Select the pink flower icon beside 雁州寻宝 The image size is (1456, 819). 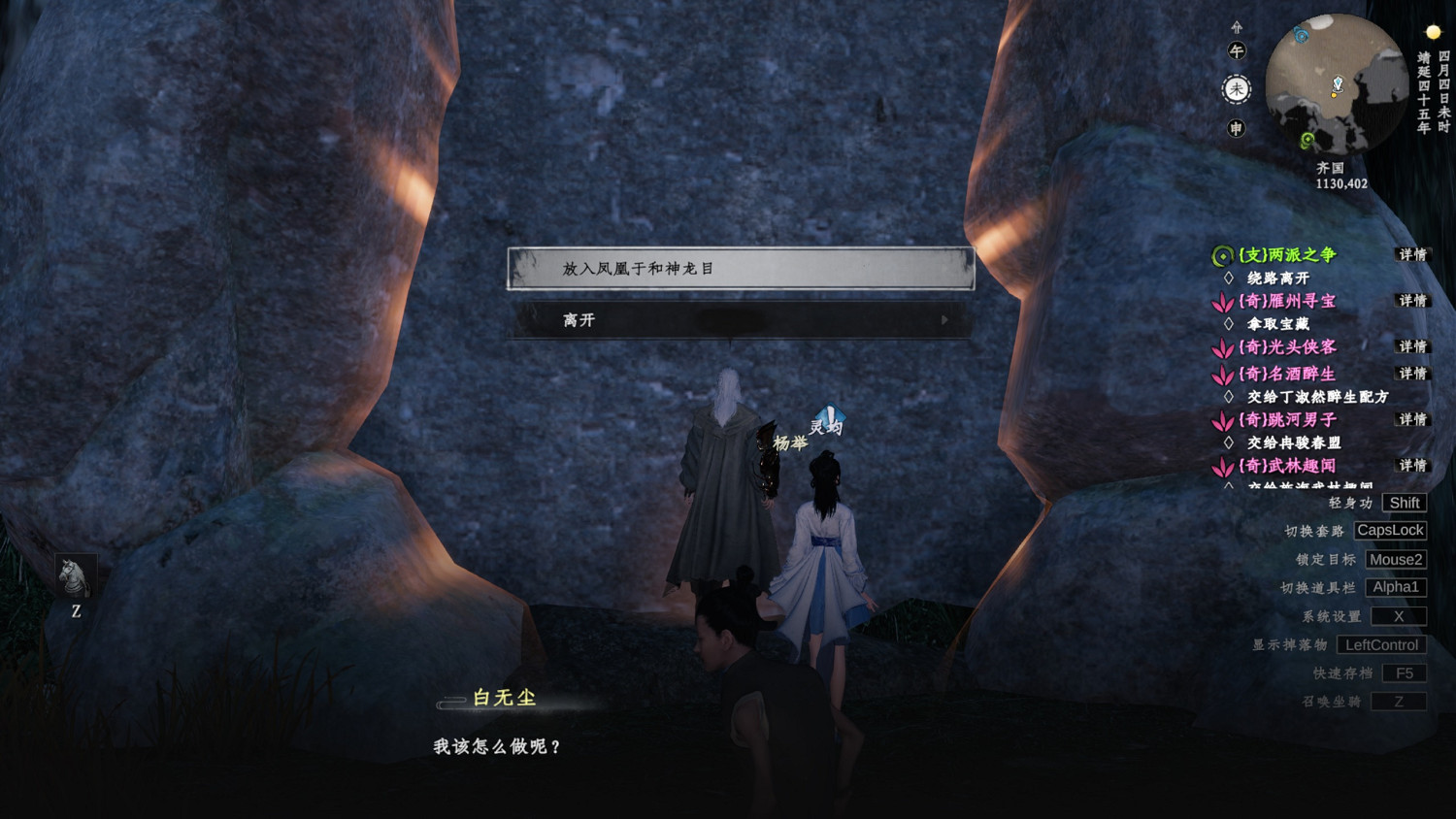coord(1225,302)
